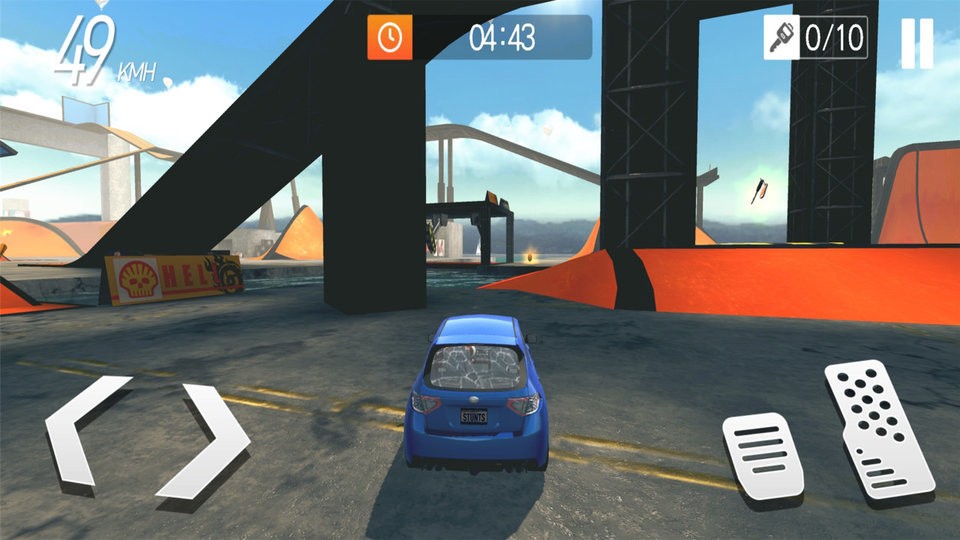Hit the accelerator gas pedal
Image resolution: width=960 pixels, height=540 pixels.
coord(876,428)
